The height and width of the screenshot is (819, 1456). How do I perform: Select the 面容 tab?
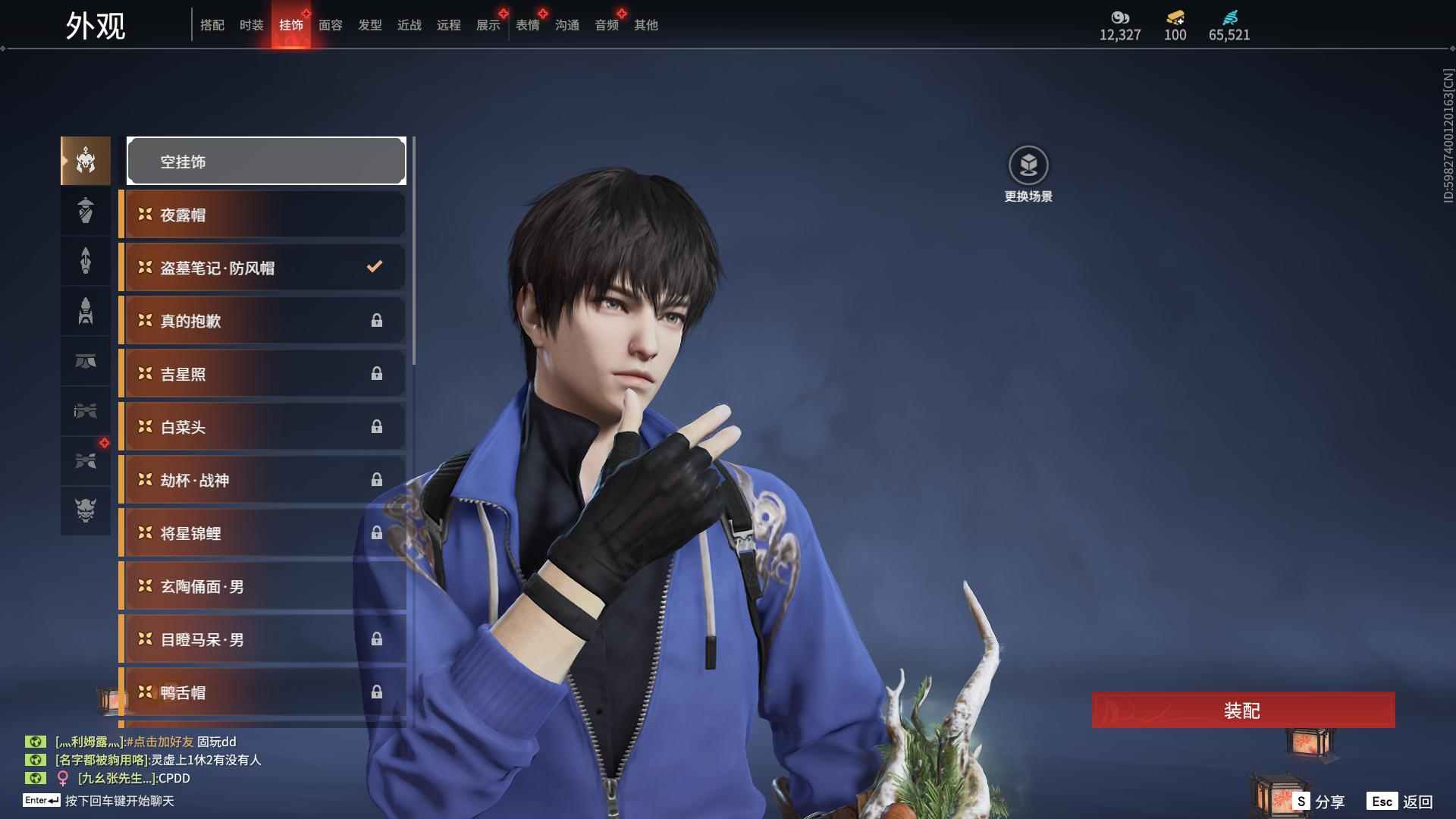[330, 25]
